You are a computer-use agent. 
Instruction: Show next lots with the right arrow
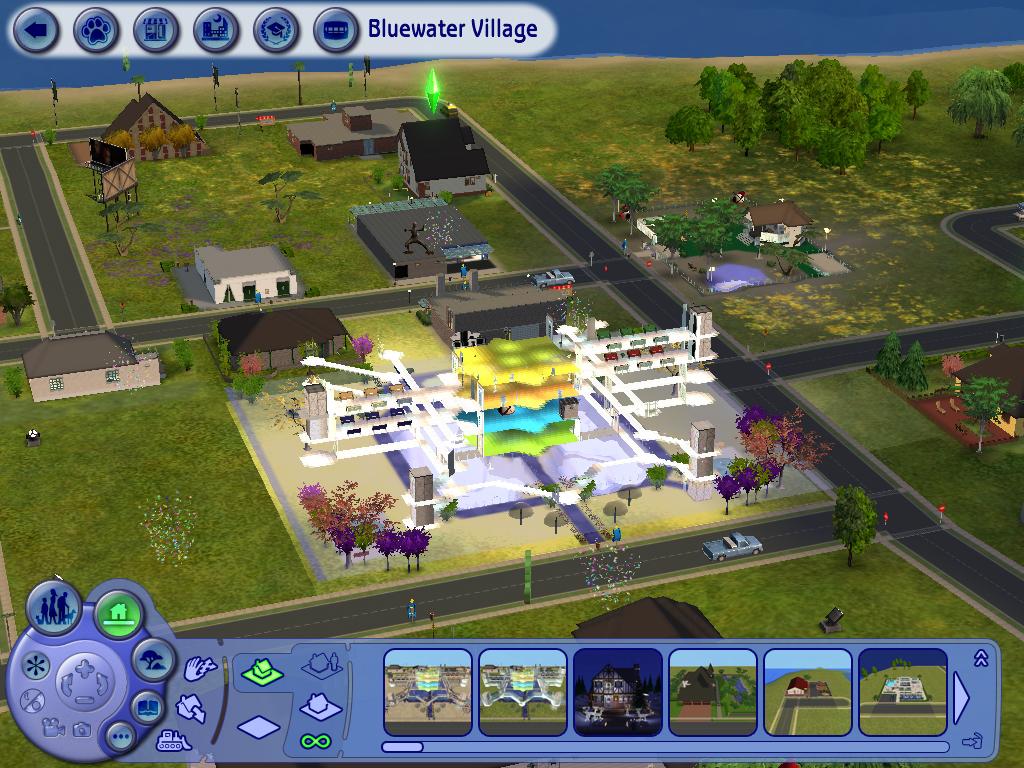pos(961,697)
